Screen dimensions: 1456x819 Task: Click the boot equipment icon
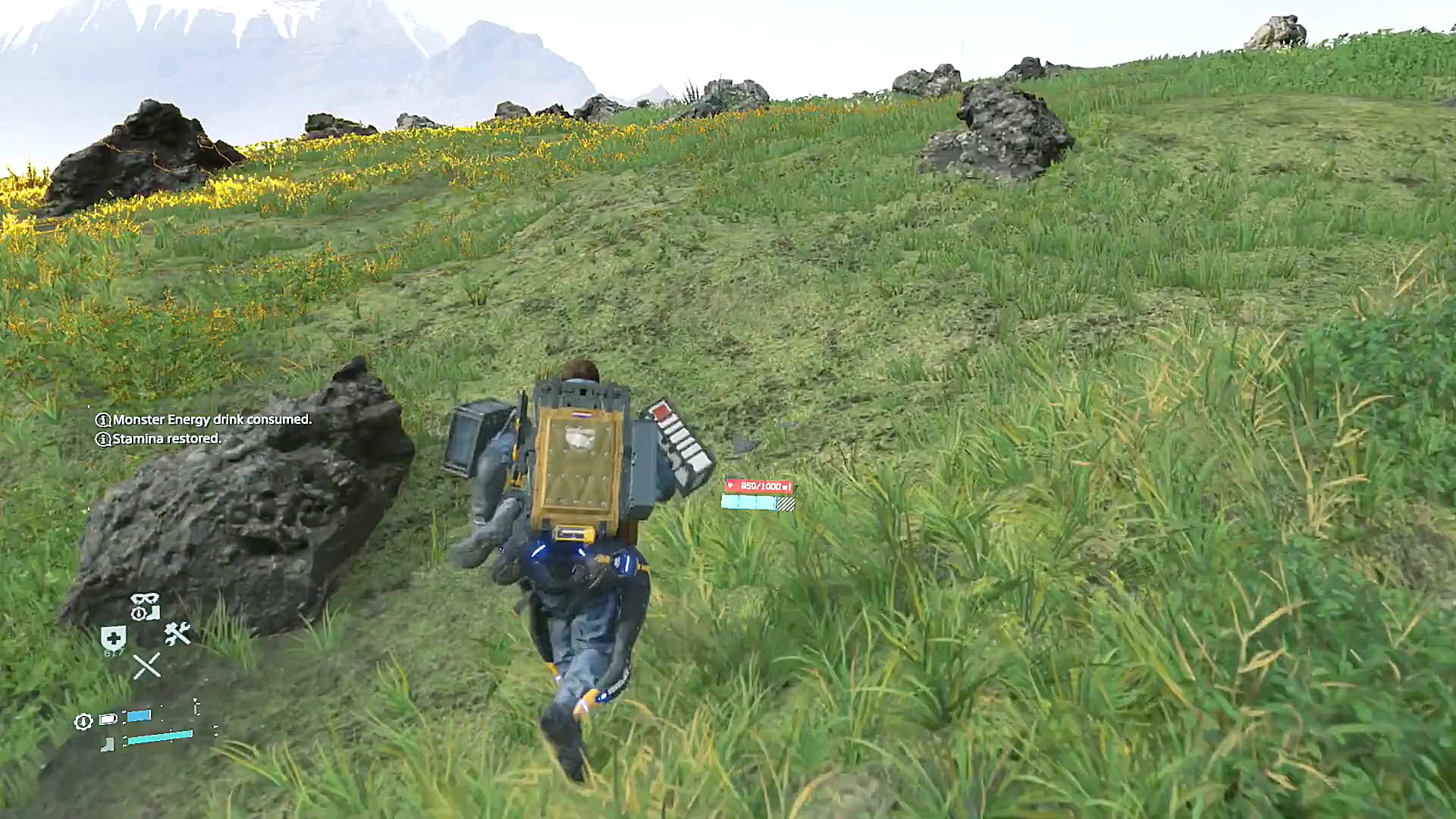[155, 613]
